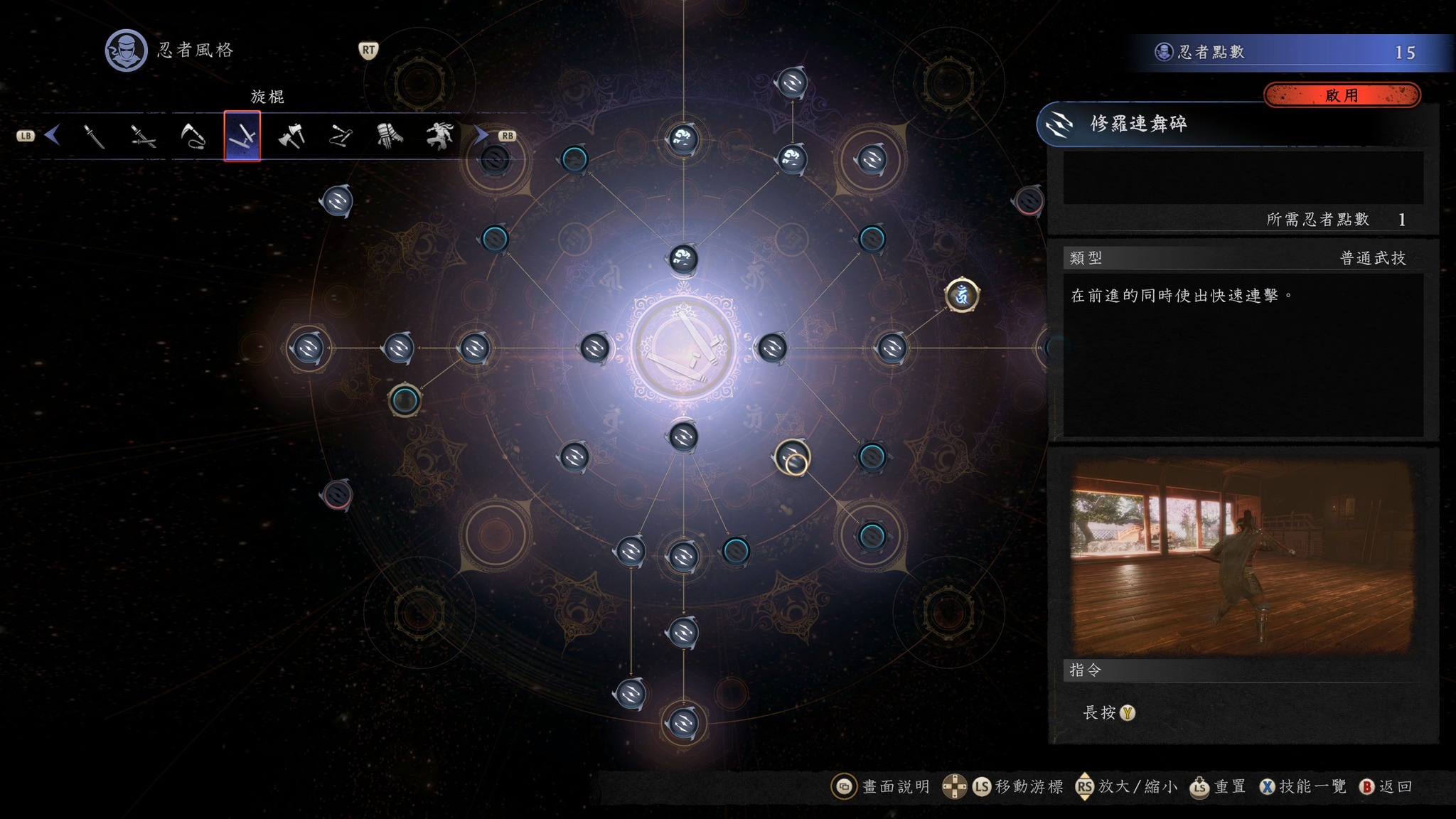Select the highlighted tonfa (旋棍) tab
1456x819 pixels.
pos(242,136)
